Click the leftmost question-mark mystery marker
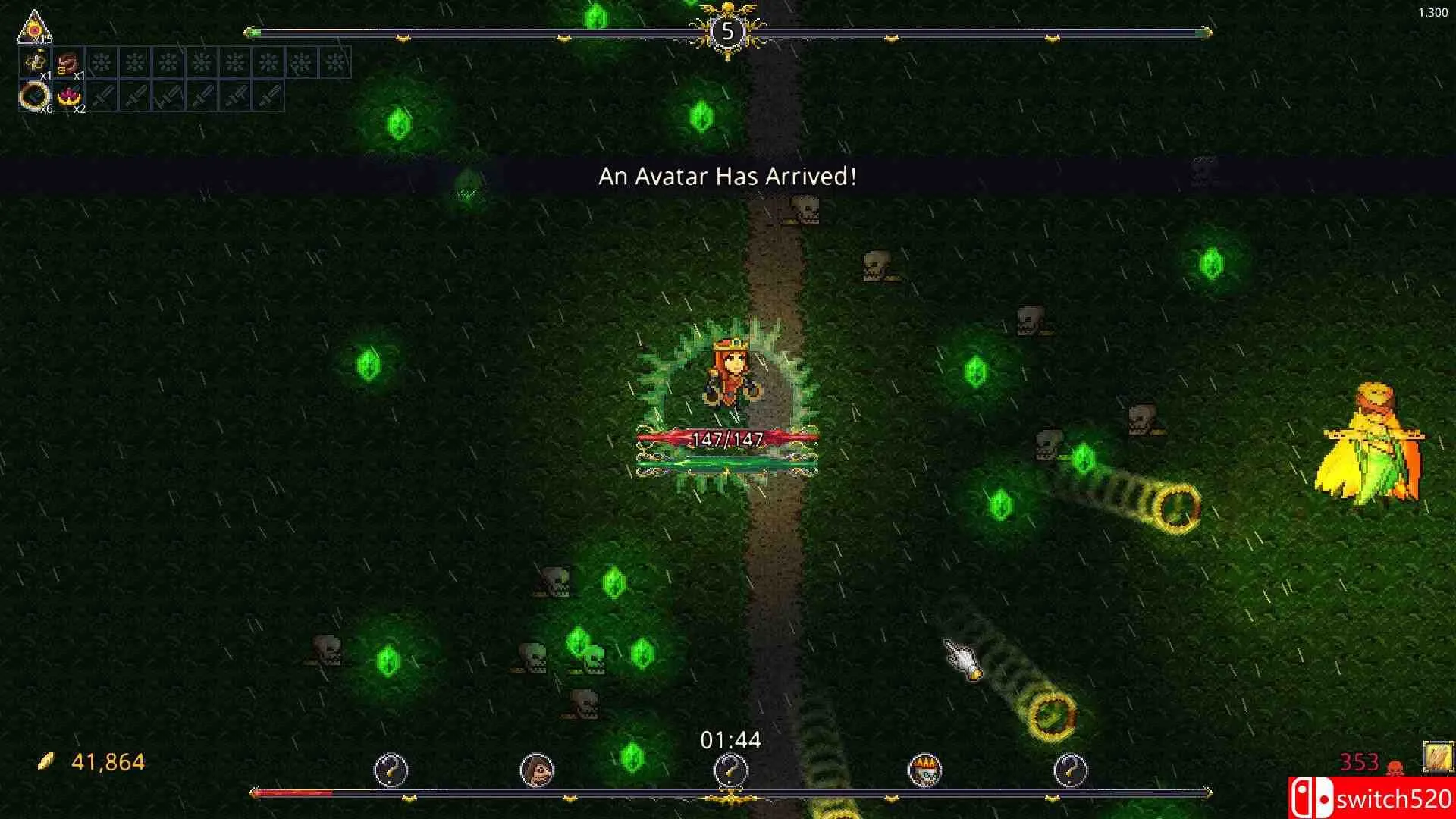 coord(392,769)
